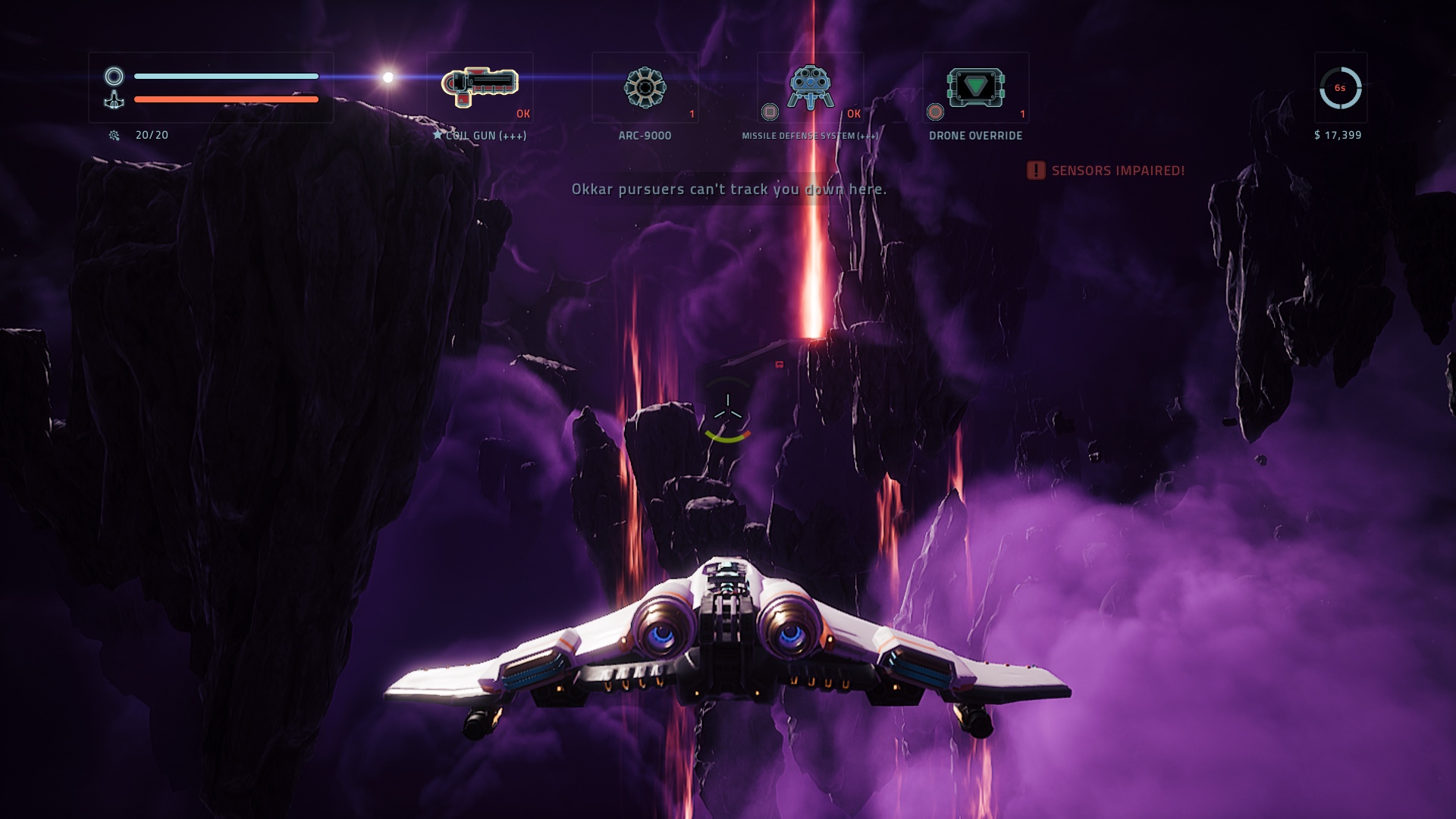Click the $ 17,399 credits display
This screenshot has width=1456, height=819.
1339,135
